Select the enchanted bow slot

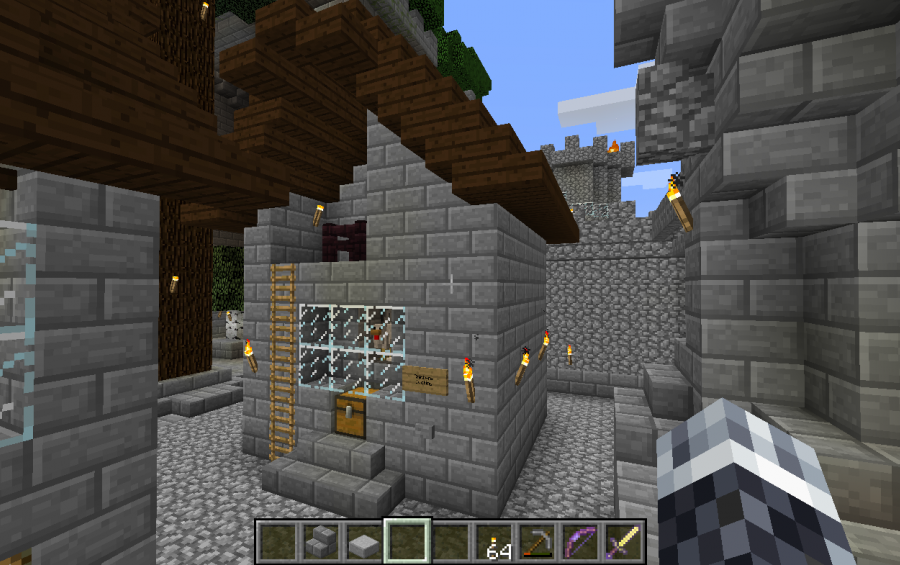click(580, 541)
